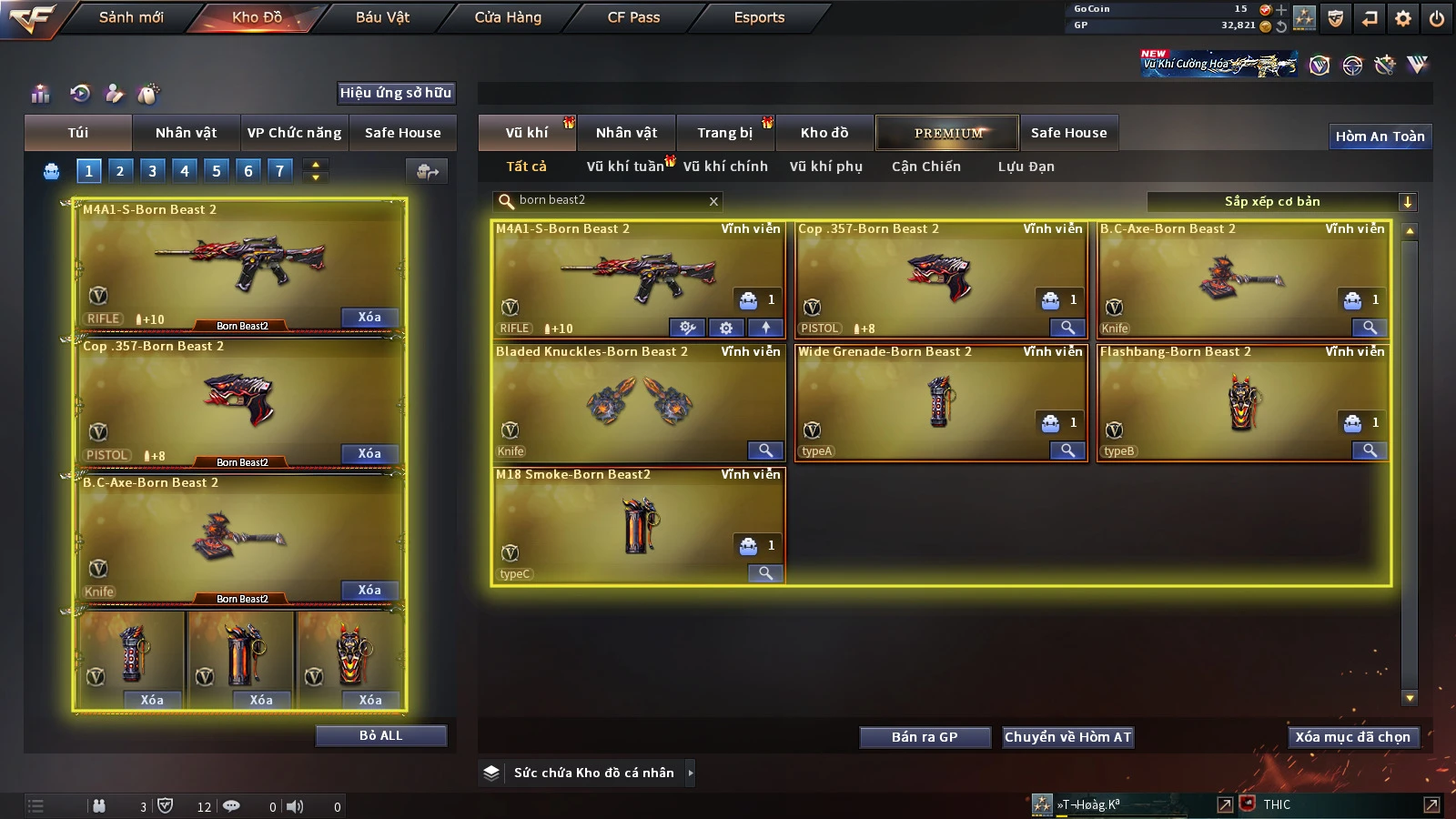This screenshot has width=1456, height=819.
Task: Go to the CF Pass menu
Action: 633,17
